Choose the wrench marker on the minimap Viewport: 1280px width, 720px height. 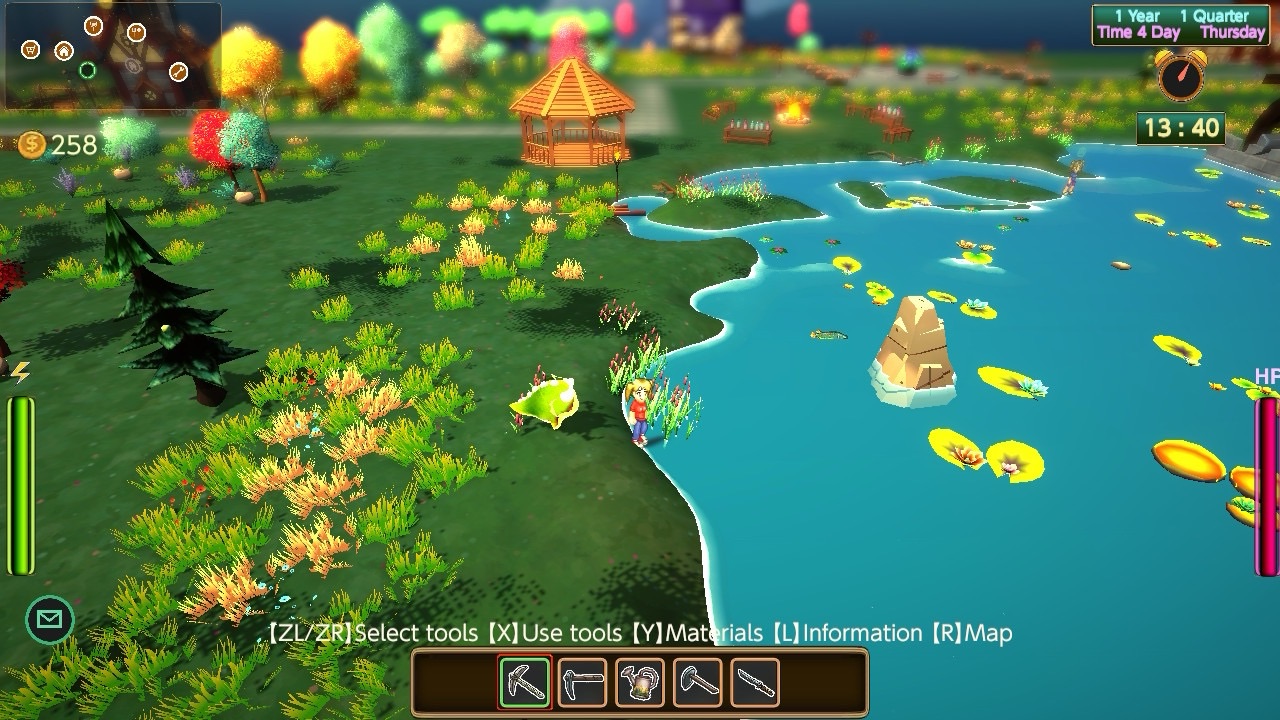178,71
